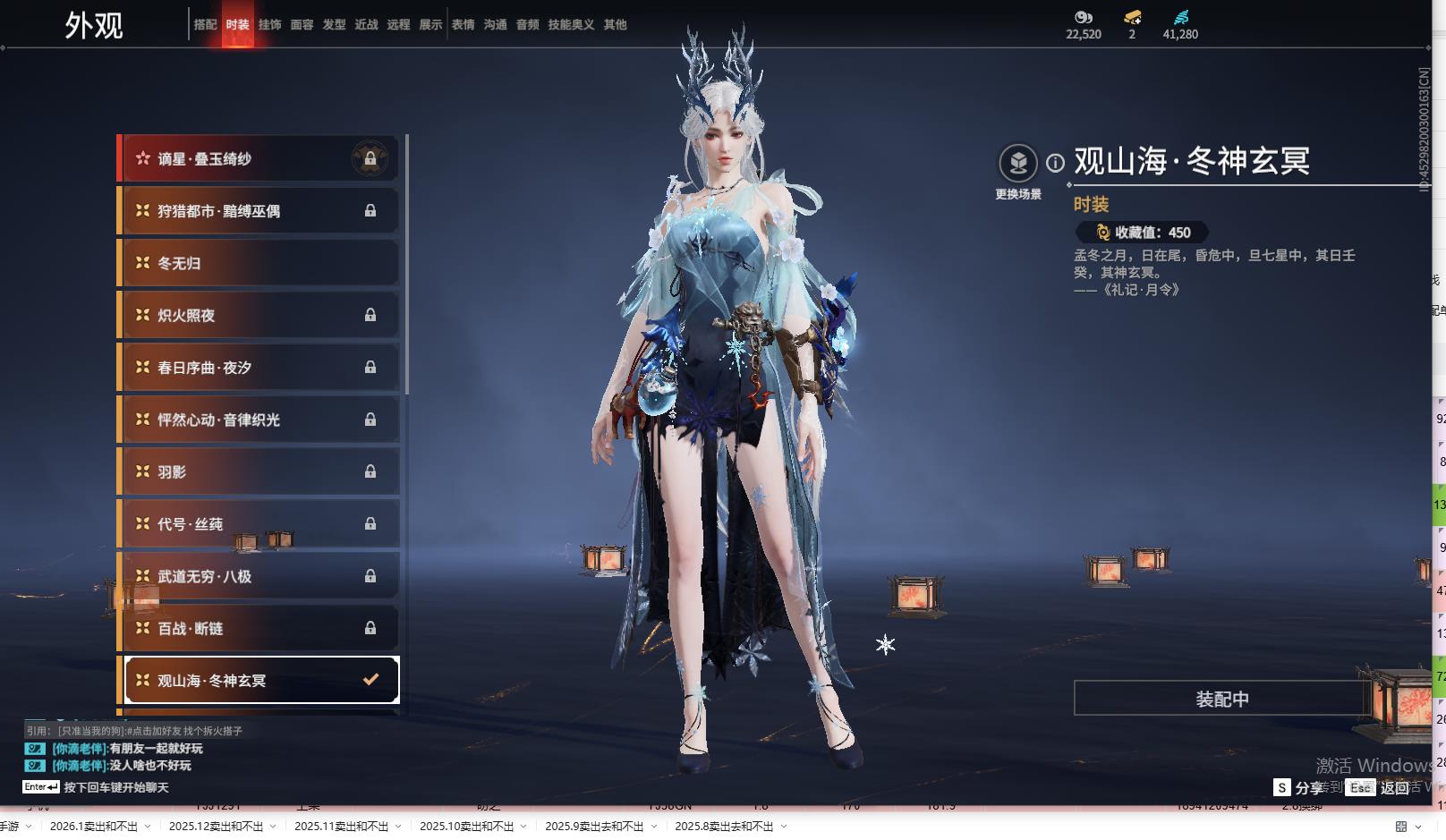
Task: Open the 2025.12卖出和不出 spreadsheet tab
Action: click(216, 827)
